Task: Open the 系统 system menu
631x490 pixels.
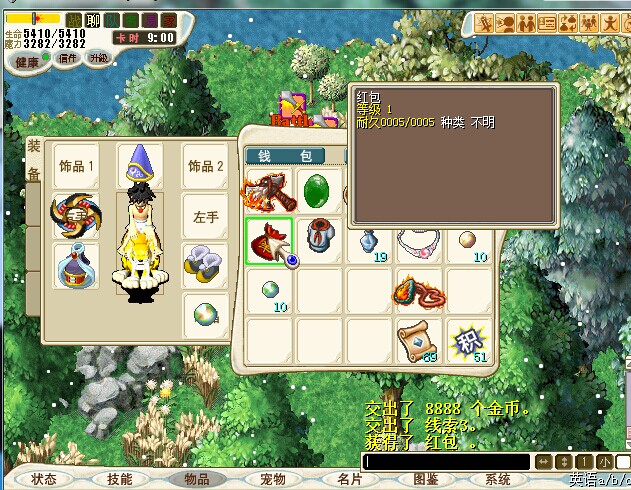Action: coord(498,479)
